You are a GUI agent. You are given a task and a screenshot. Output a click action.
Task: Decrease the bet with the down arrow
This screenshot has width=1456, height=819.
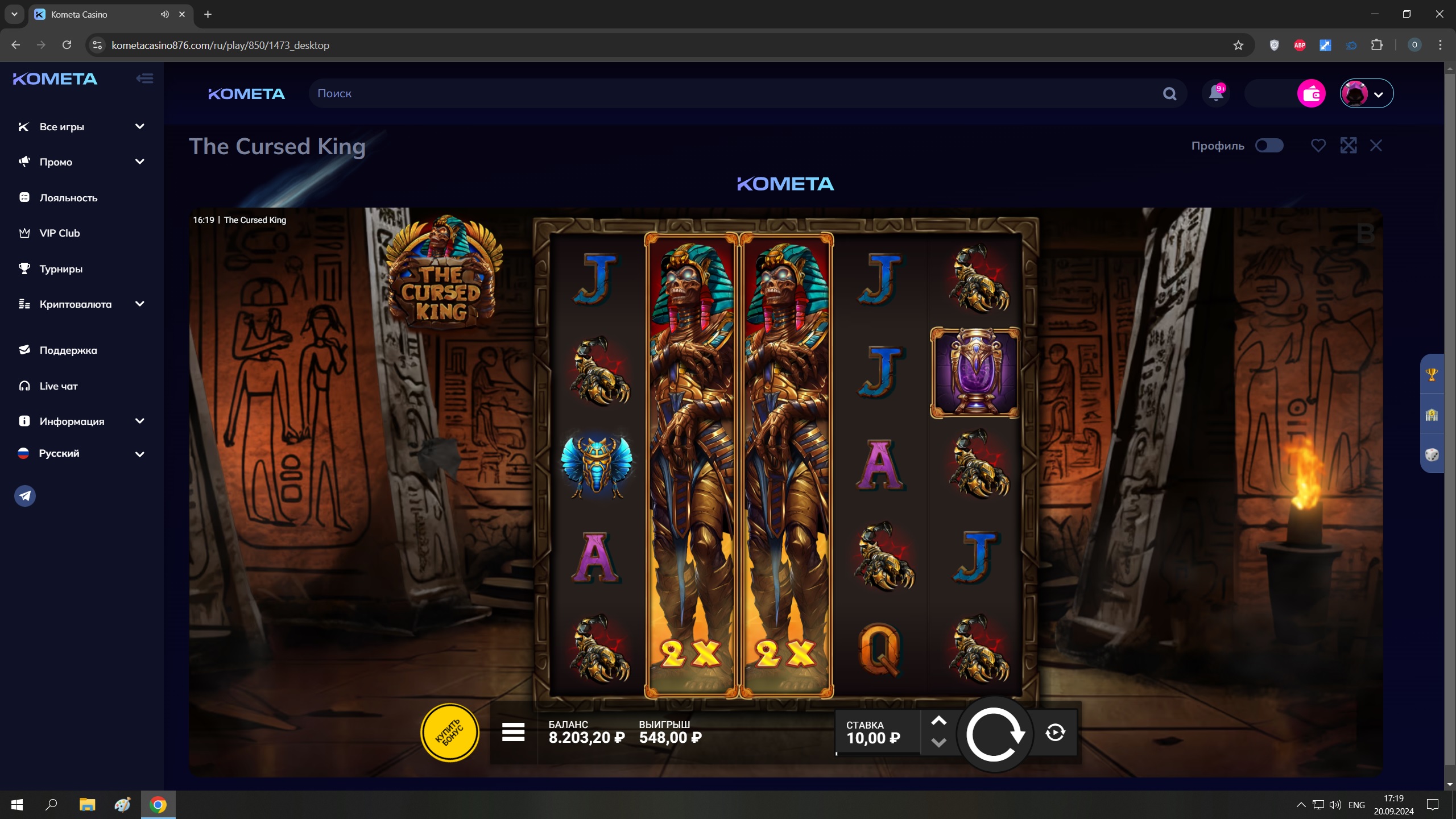tap(938, 743)
